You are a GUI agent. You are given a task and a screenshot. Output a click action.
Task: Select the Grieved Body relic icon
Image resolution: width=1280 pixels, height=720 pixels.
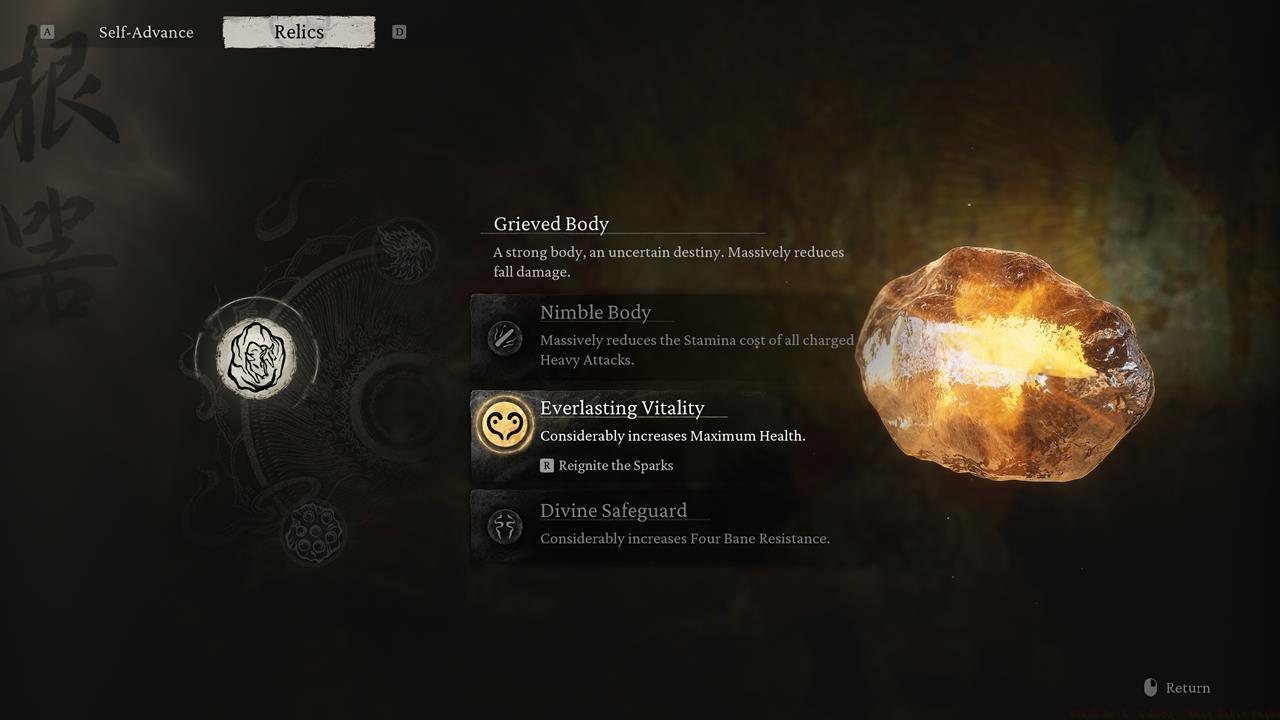tap(258, 356)
